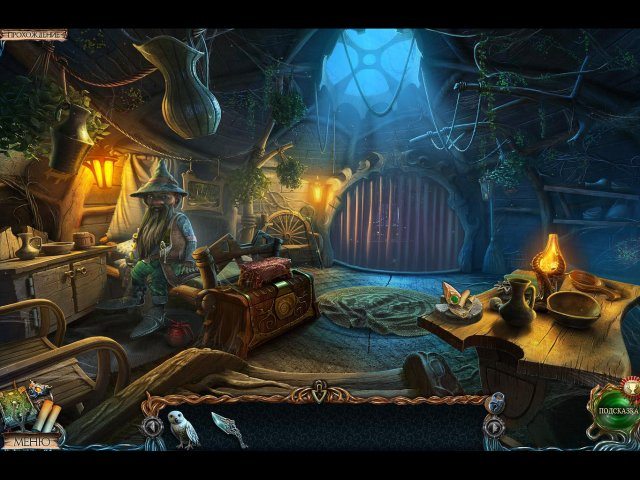
Task: Open the ПРОХОЖДЕНИЕ walkthrough guide
Action: point(34,35)
